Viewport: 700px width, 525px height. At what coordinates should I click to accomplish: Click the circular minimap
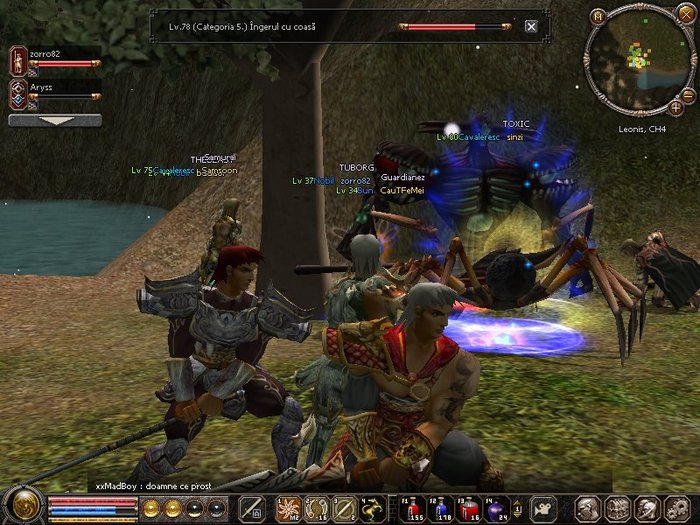(636, 60)
